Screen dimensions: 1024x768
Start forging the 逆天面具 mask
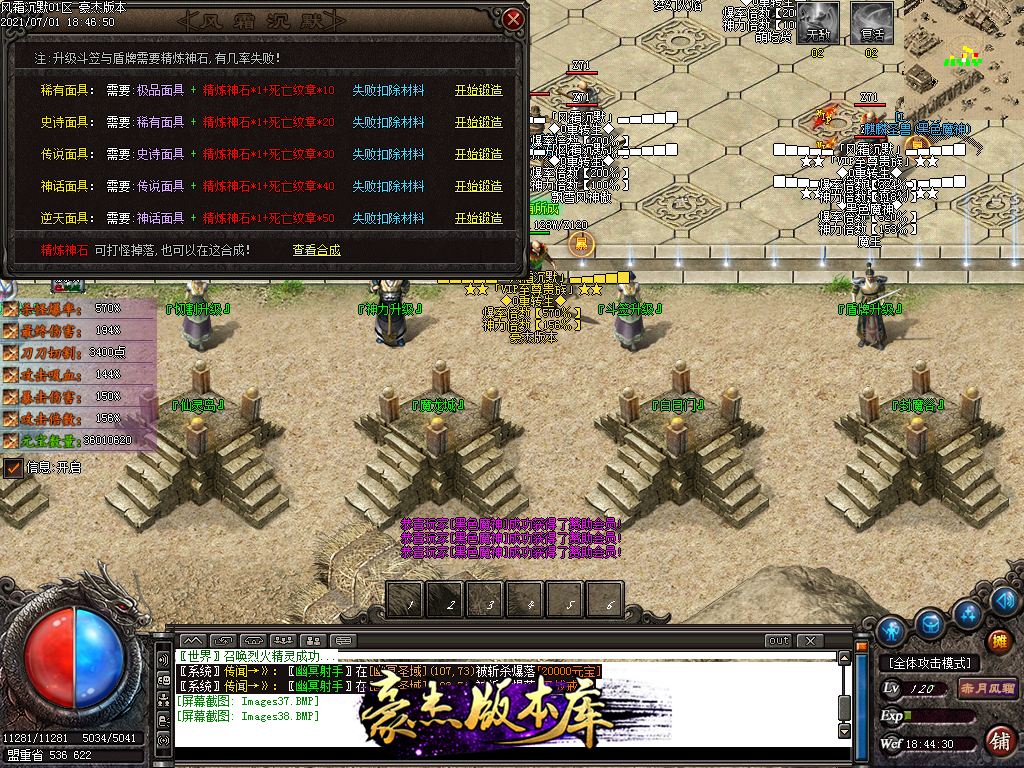tap(478, 218)
